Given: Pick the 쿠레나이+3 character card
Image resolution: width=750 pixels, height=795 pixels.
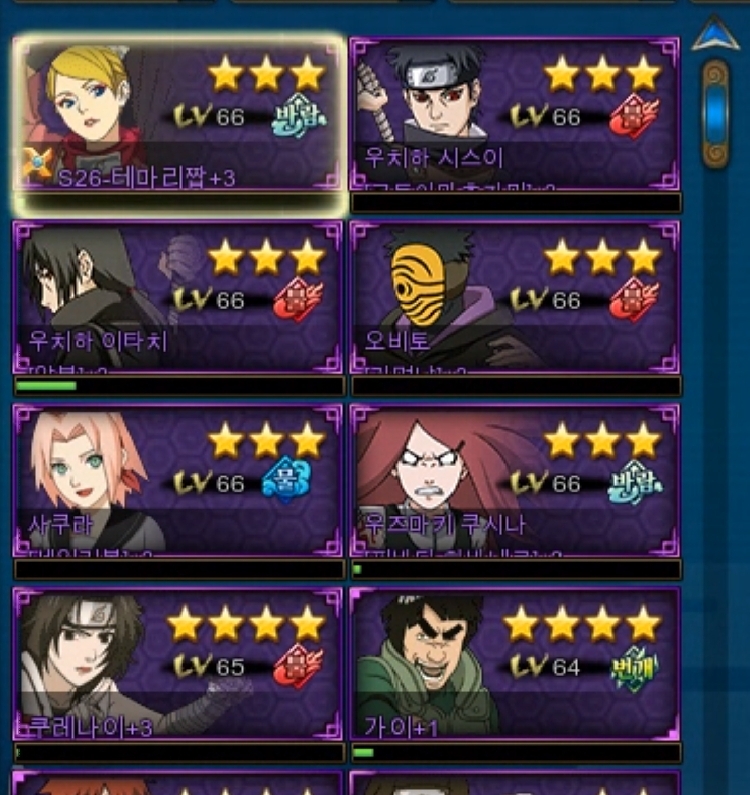Looking at the screenshot, I should click(178, 664).
